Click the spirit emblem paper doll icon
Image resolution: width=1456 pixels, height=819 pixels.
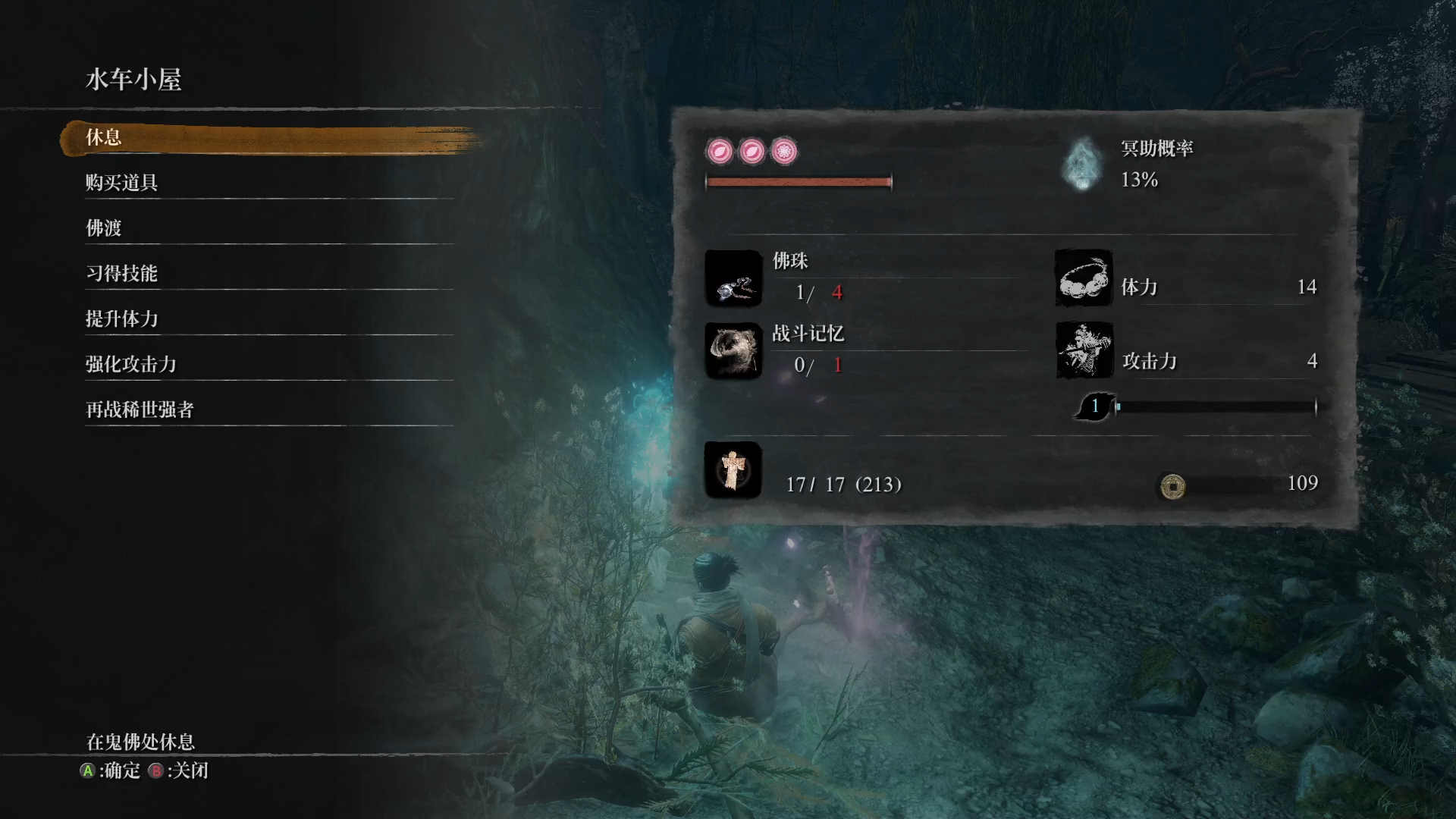coord(733,470)
